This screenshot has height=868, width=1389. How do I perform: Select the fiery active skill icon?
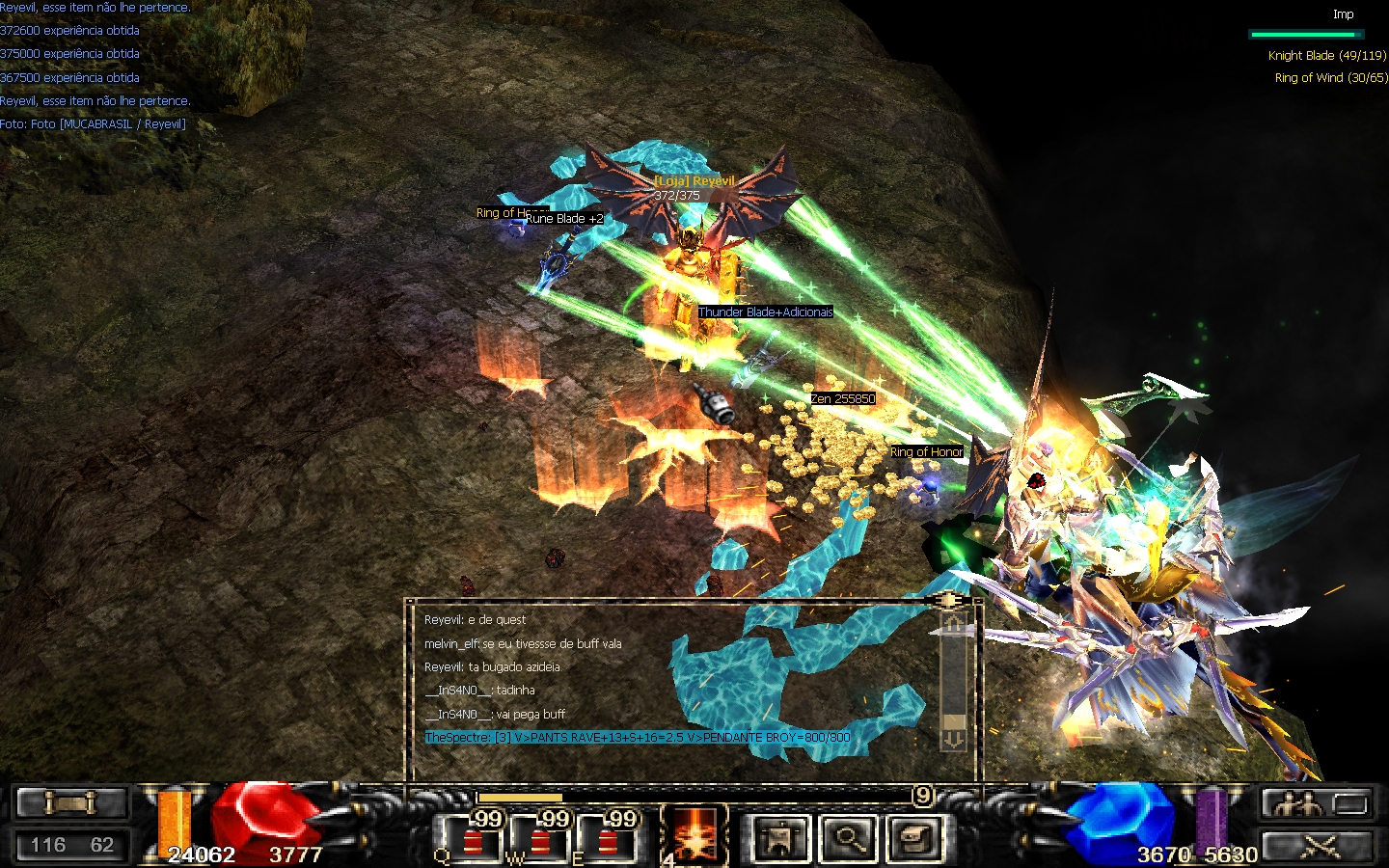pos(694,836)
